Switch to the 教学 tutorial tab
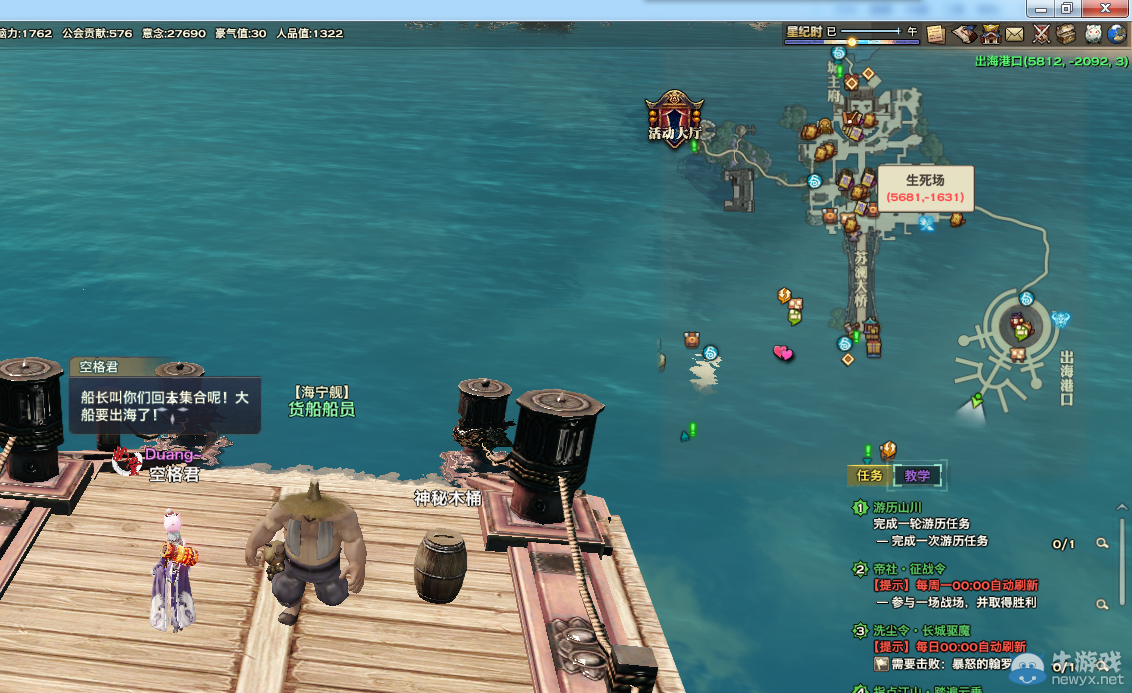Screen dimensions: 1132x693 917,476
